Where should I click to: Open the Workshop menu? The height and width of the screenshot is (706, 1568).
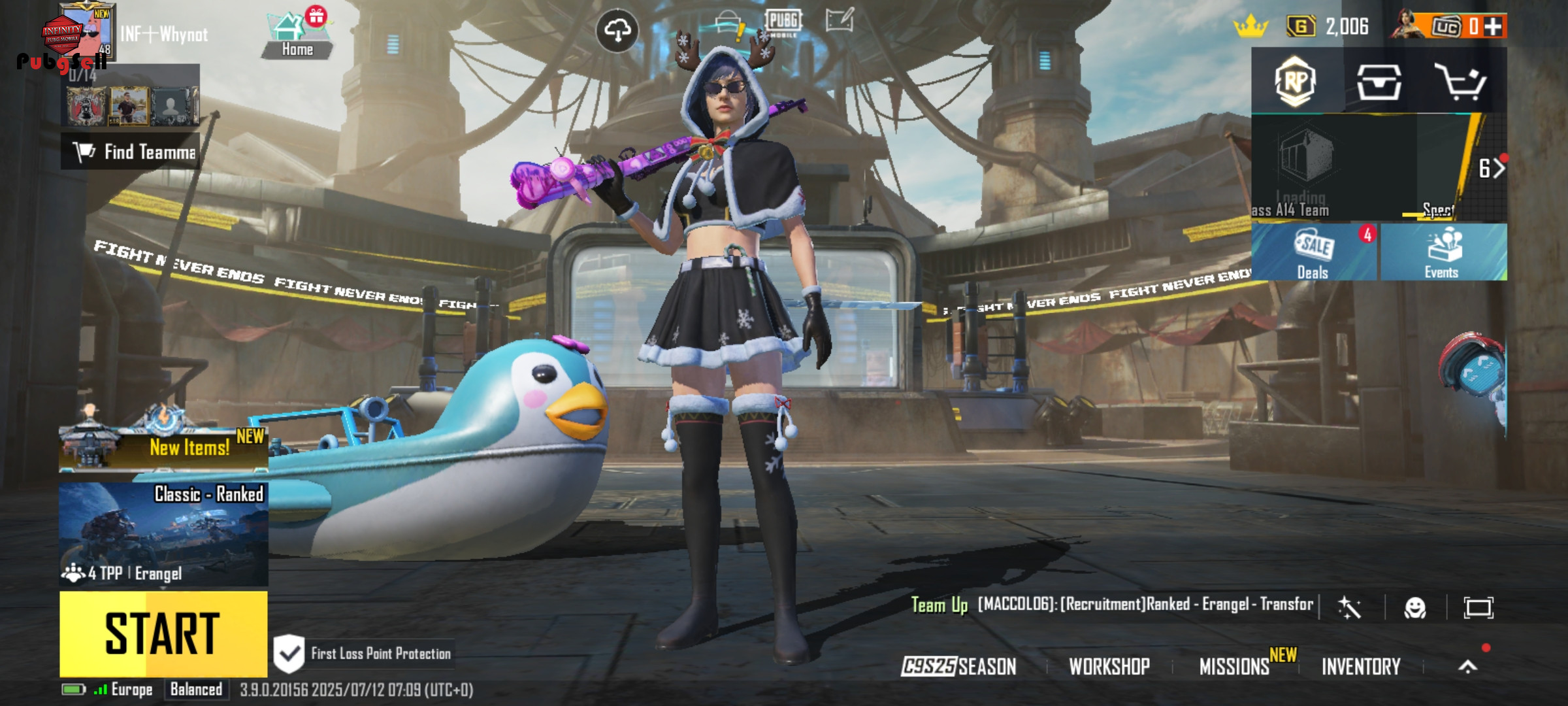click(x=1109, y=666)
